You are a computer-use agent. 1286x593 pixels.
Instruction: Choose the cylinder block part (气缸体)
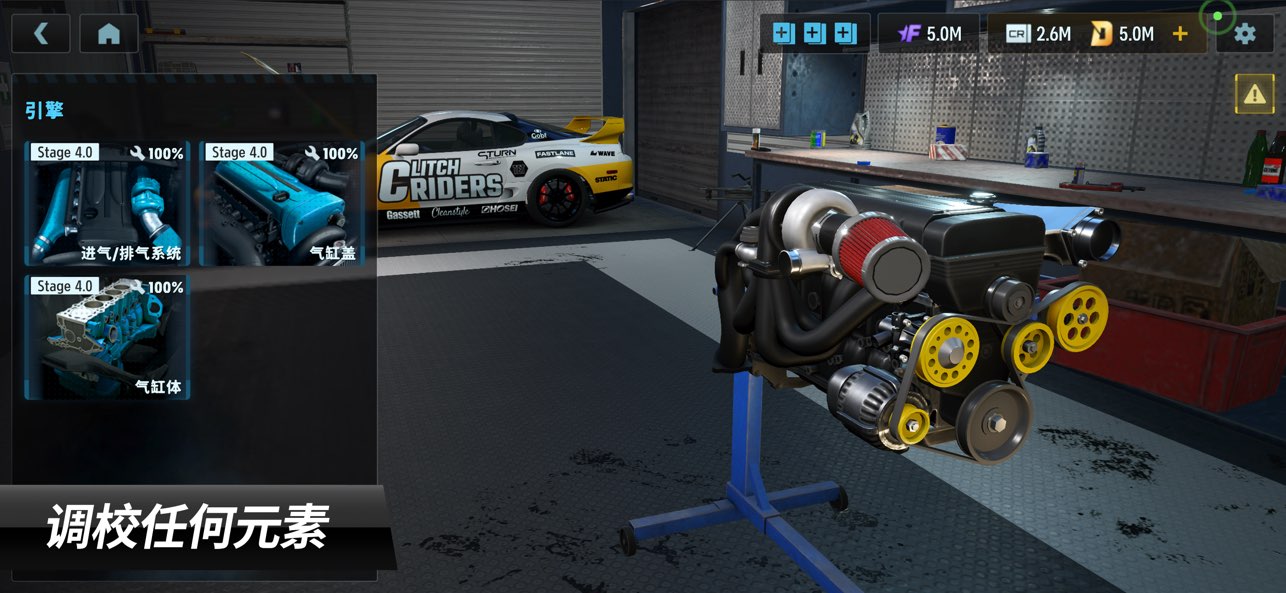click(108, 337)
